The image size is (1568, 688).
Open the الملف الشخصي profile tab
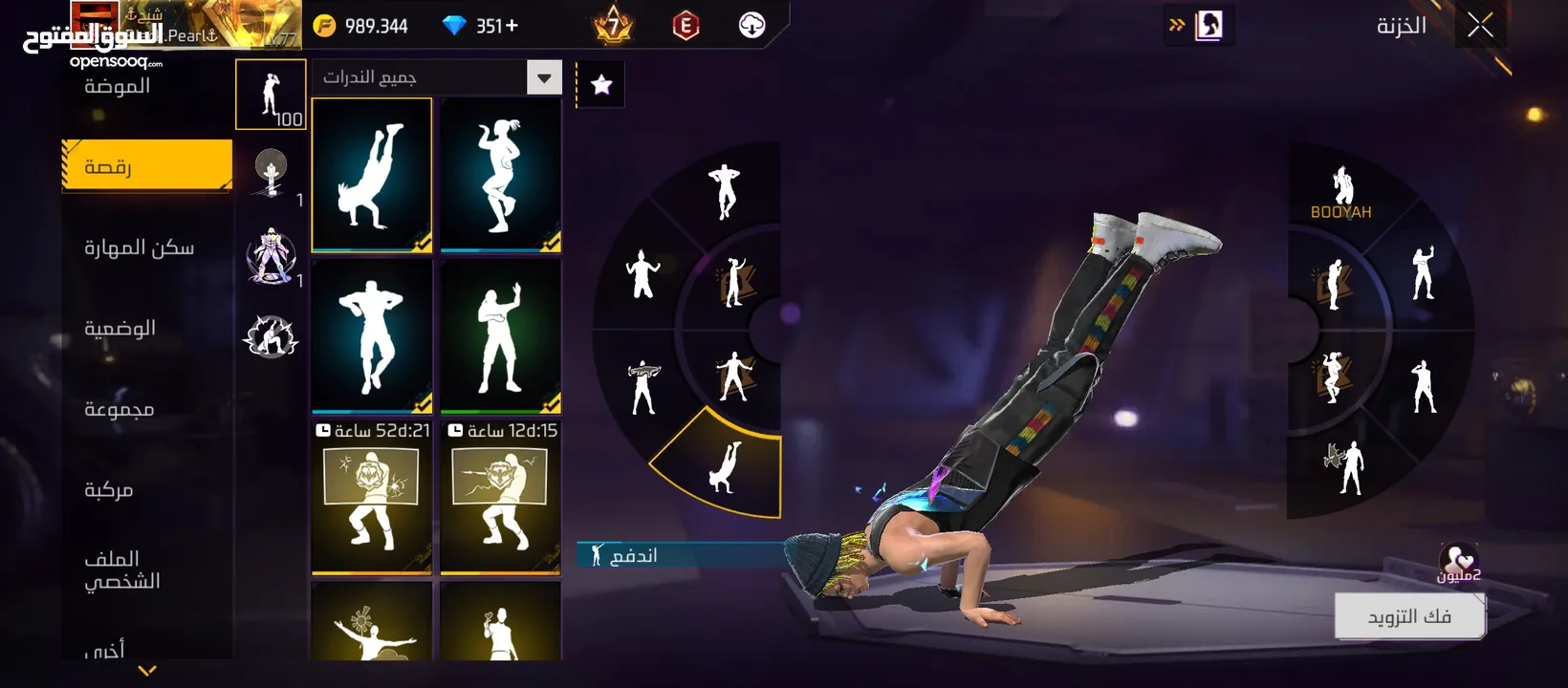point(122,570)
